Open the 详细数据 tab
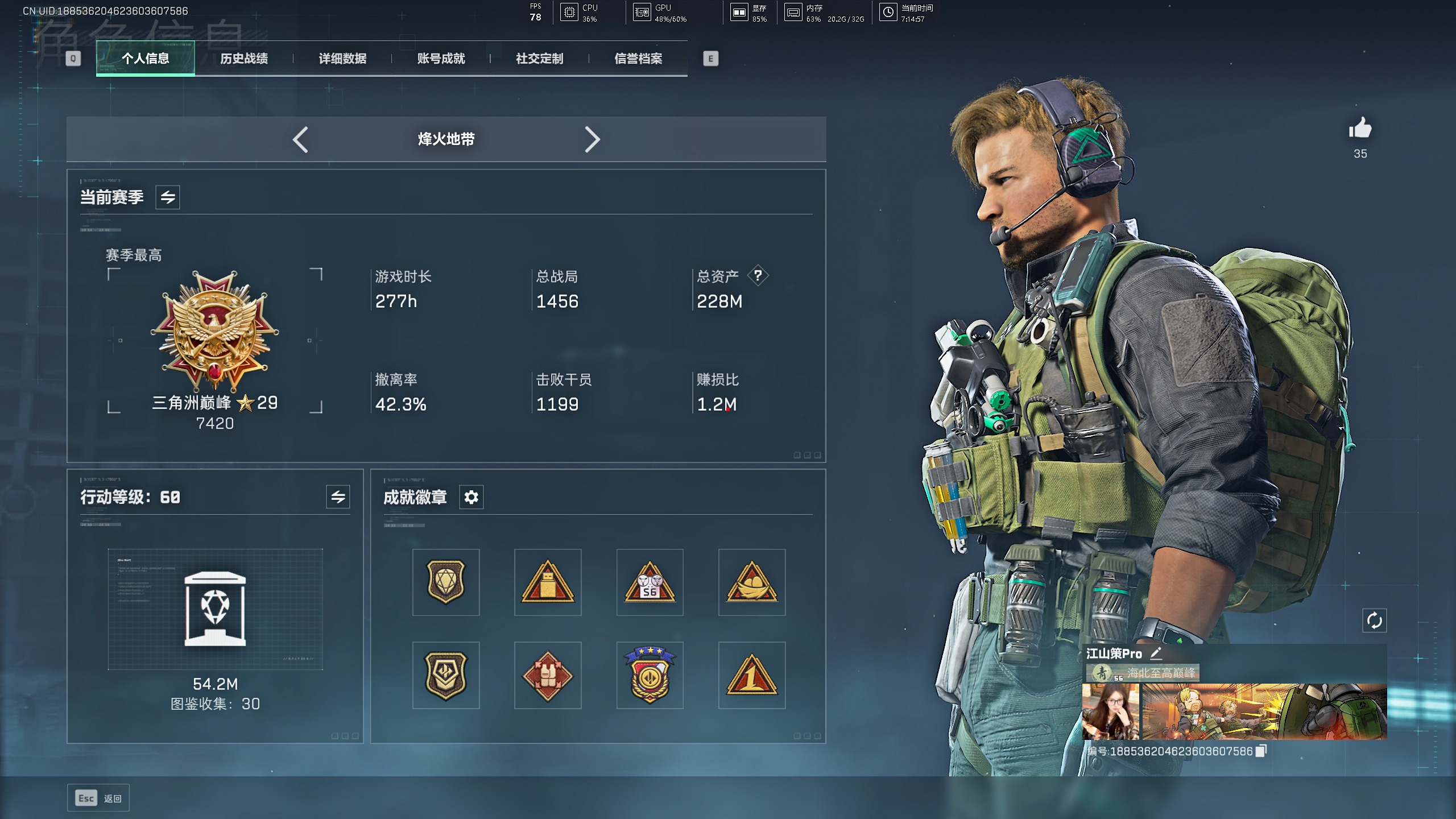Image resolution: width=1456 pixels, height=819 pixels. [342, 59]
